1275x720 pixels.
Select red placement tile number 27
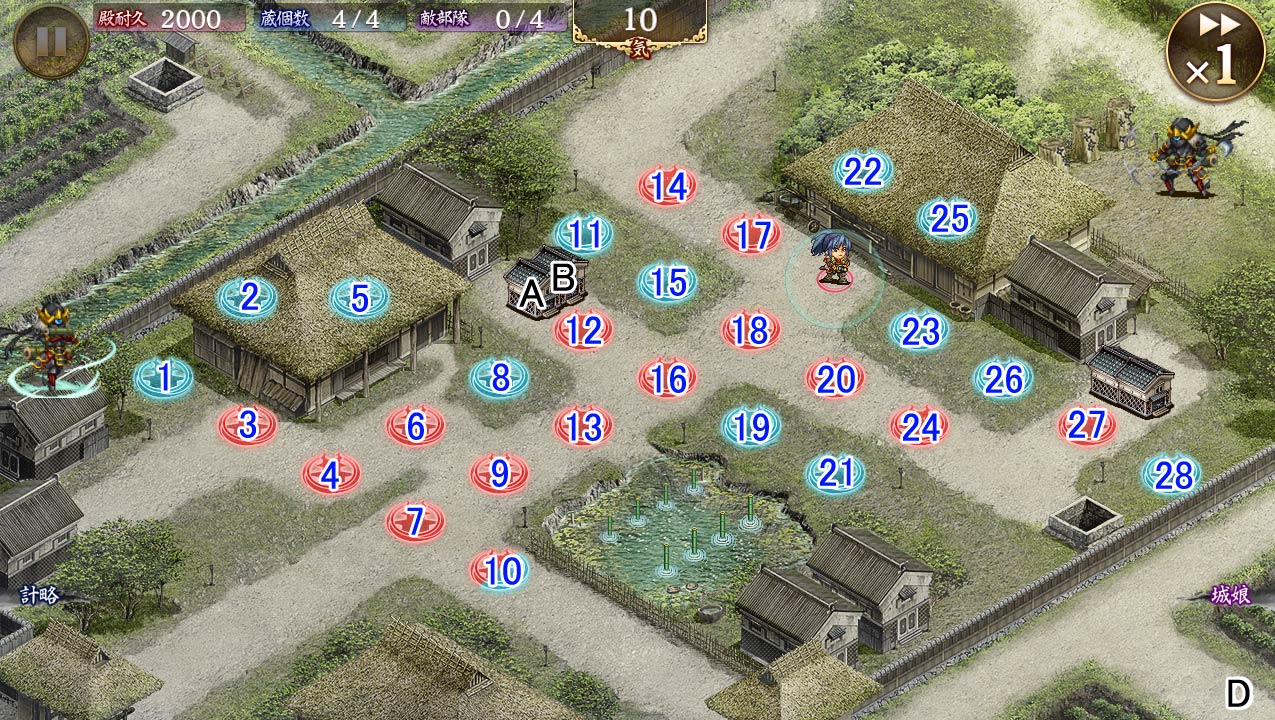click(x=1086, y=426)
